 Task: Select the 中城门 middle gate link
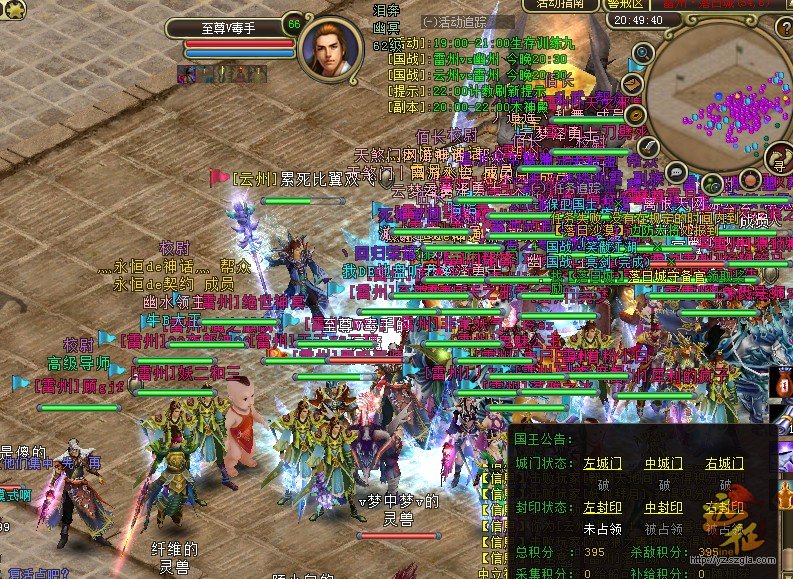pos(663,464)
